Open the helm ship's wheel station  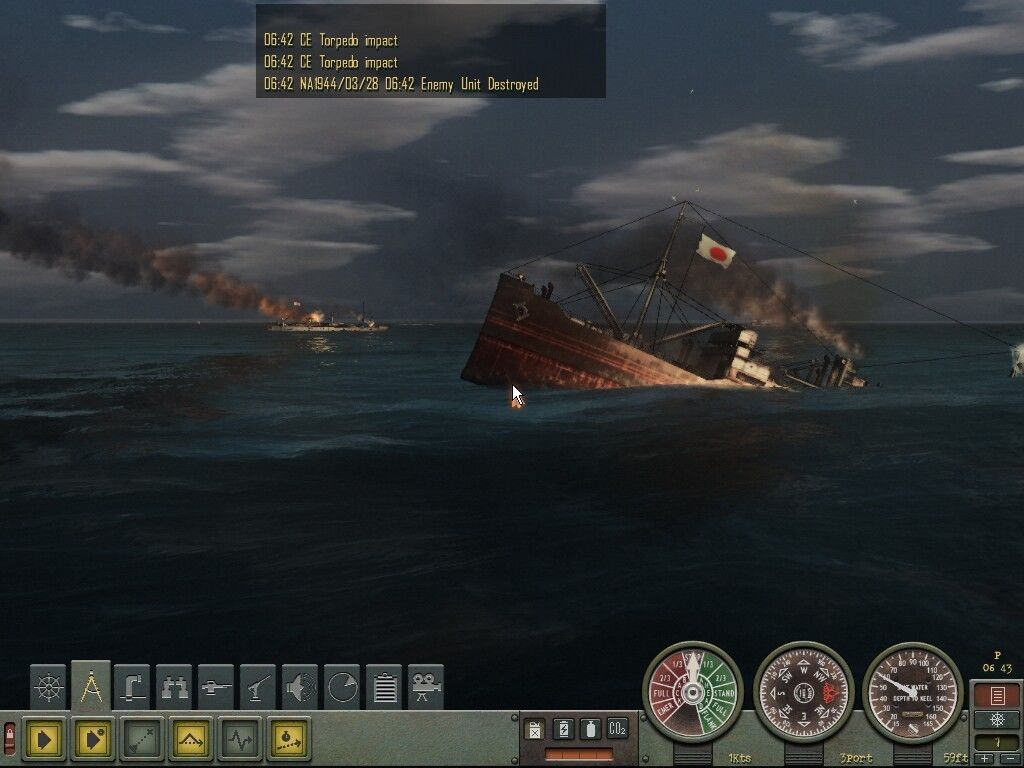click(x=48, y=687)
